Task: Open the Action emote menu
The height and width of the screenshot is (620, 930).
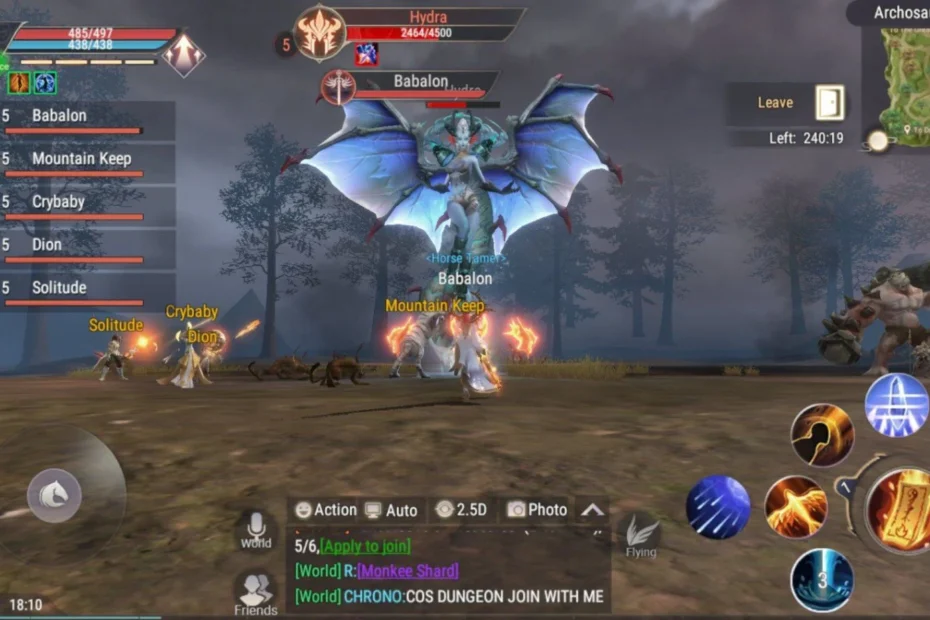Action: [325, 510]
